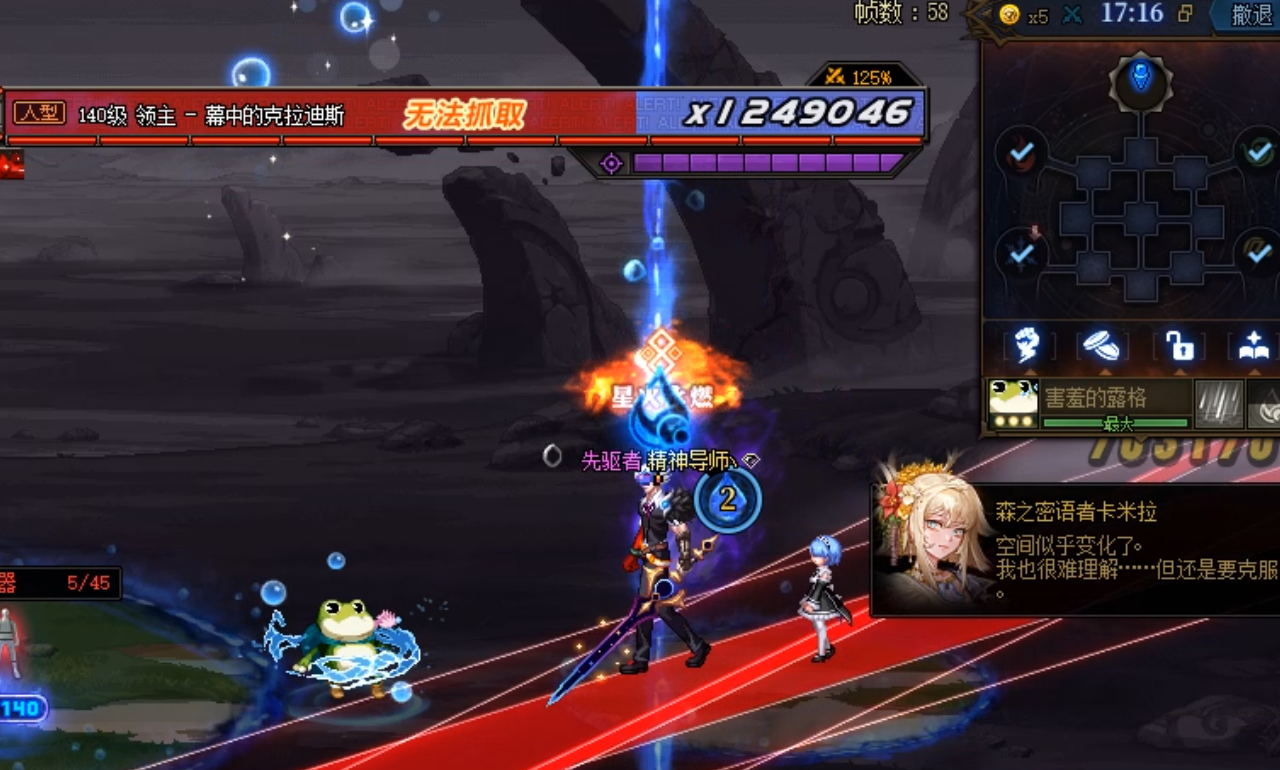Select the blue location marker map node
This screenshot has width=1280, height=770.
1141,79
